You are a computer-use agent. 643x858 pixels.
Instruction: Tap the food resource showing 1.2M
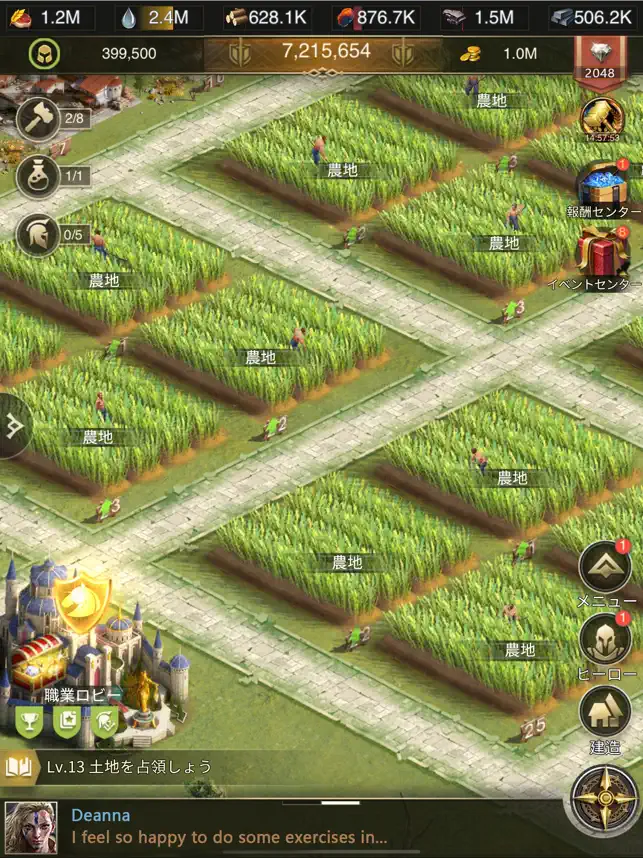coord(50,16)
